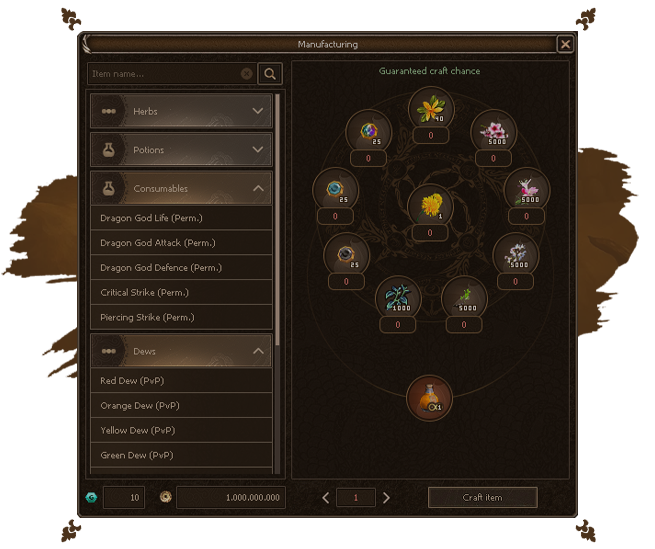
Task: Select Red Dew (PvP) recipe
Action: click(x=181, y=381)
